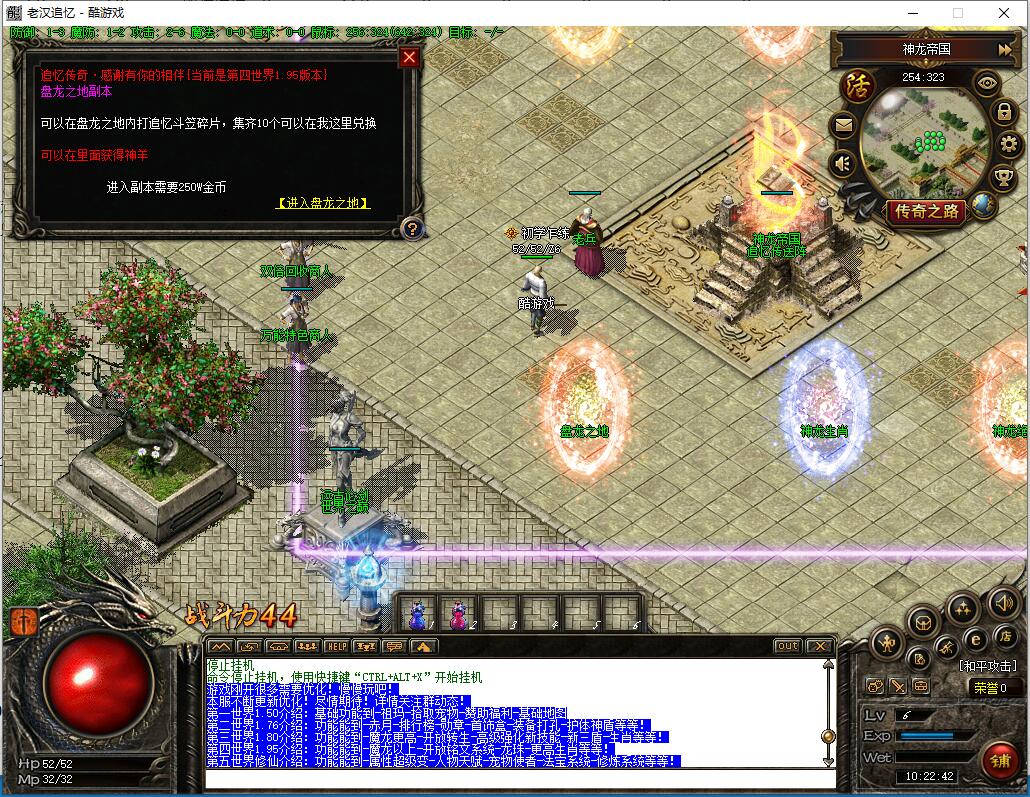Image resolution: width=1030 pixels, height=797 pixels.
Task: Select the blue potion in hotbar slot 1
Action: click(x=418, y=612)
